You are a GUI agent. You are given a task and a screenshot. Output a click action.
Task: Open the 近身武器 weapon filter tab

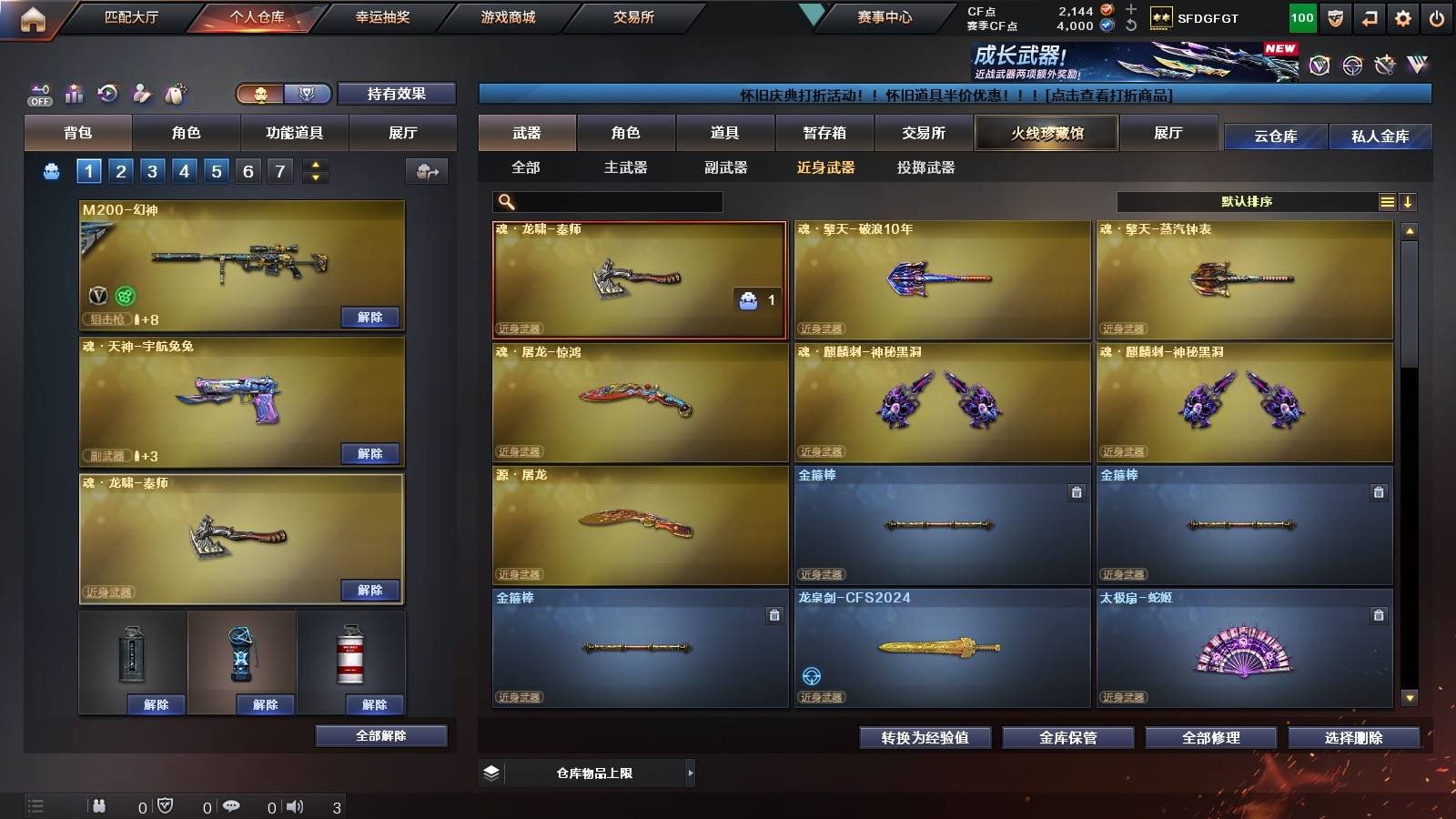pos(826,168)
